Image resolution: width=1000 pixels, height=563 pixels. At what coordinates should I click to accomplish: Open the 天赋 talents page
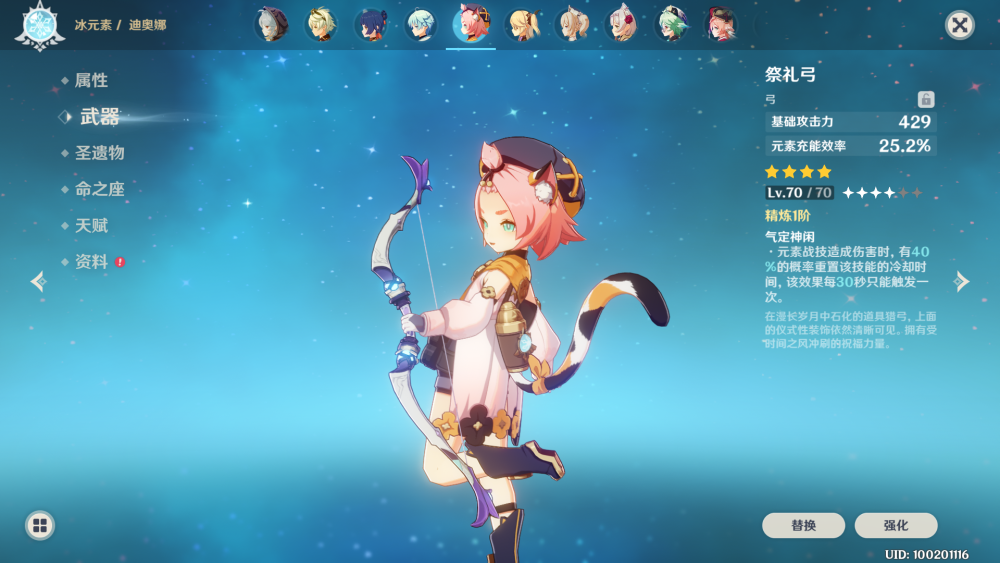coord(91,226)
